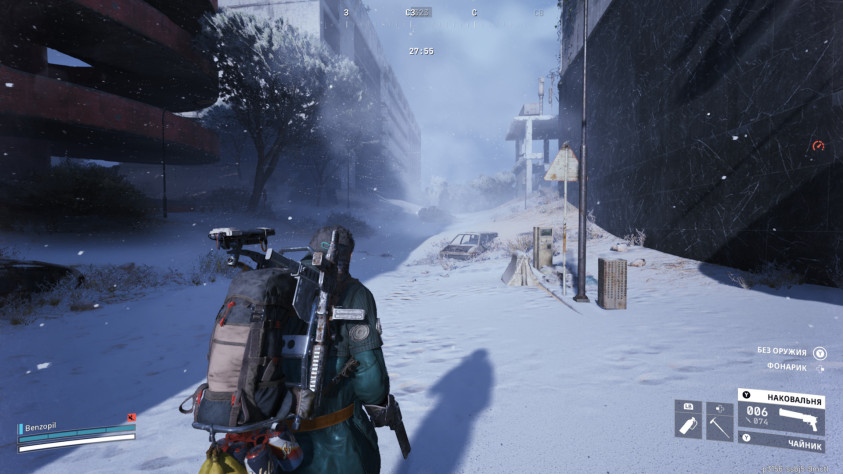The height and width of the screenshot is (474, 843).
Task: Click the muted microphone icon above Benzopil
Action: pyautogui.click(x=130, y=416)
